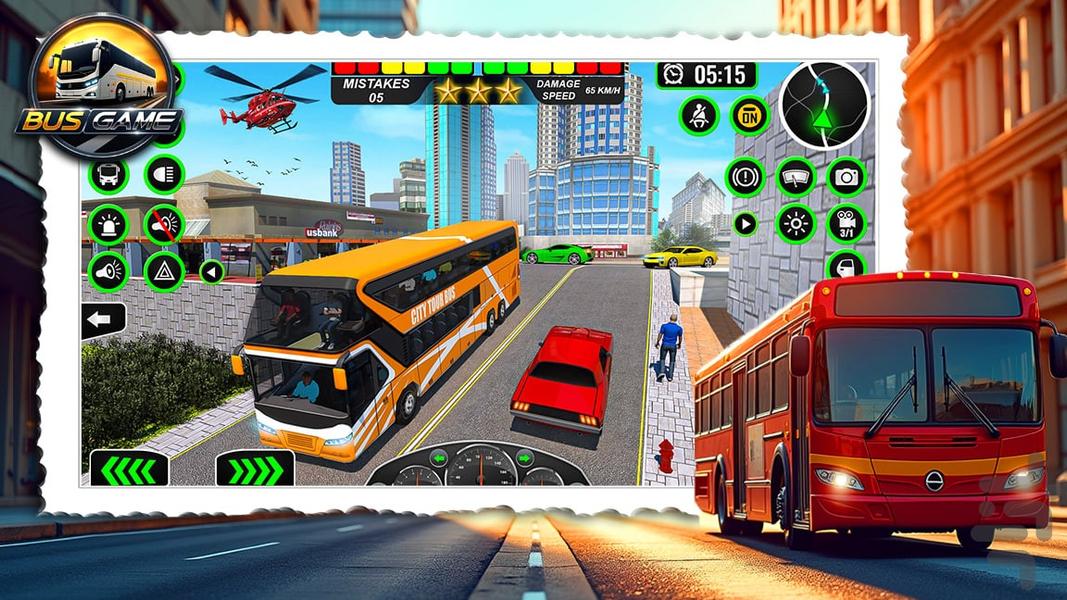Collapse left panel with small left arrow
Screen dimensions: 1067x600
pos(212,271)
